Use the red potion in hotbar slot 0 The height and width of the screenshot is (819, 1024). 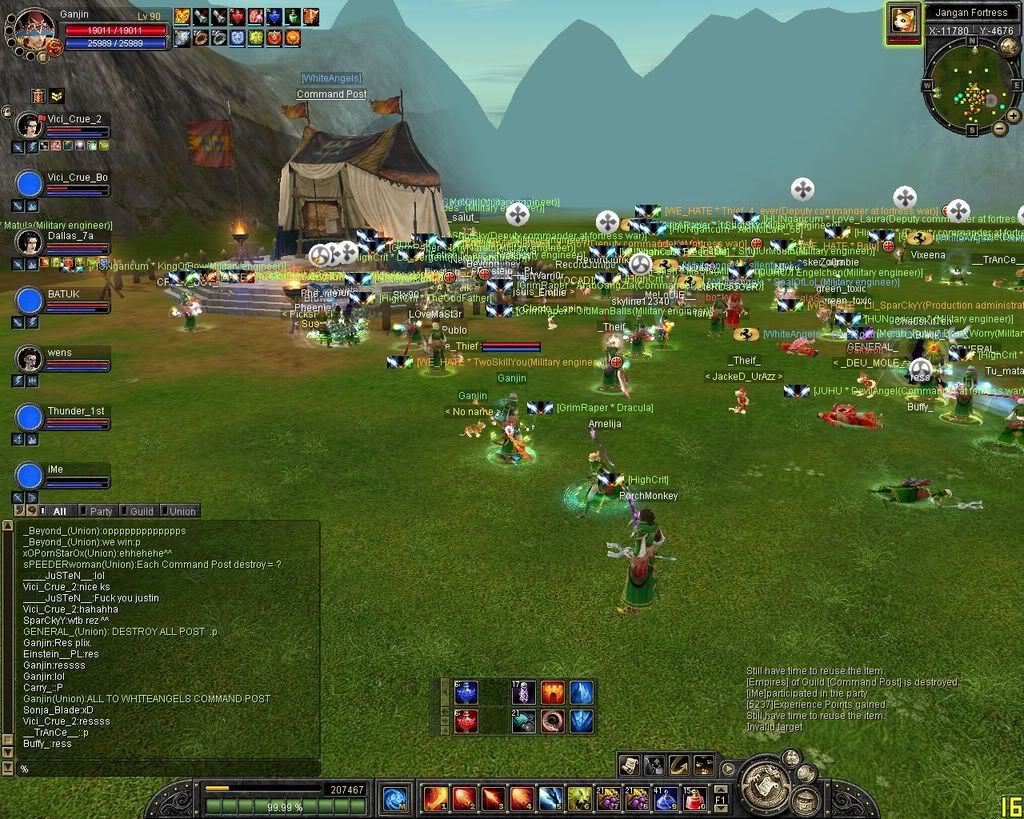693,798
